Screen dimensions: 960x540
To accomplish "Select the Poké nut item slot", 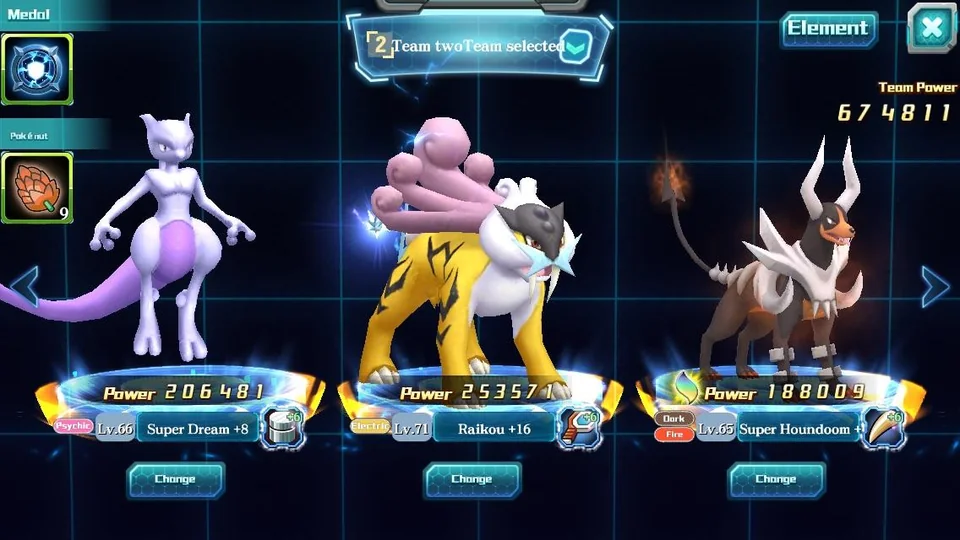I will pos(36,187).
